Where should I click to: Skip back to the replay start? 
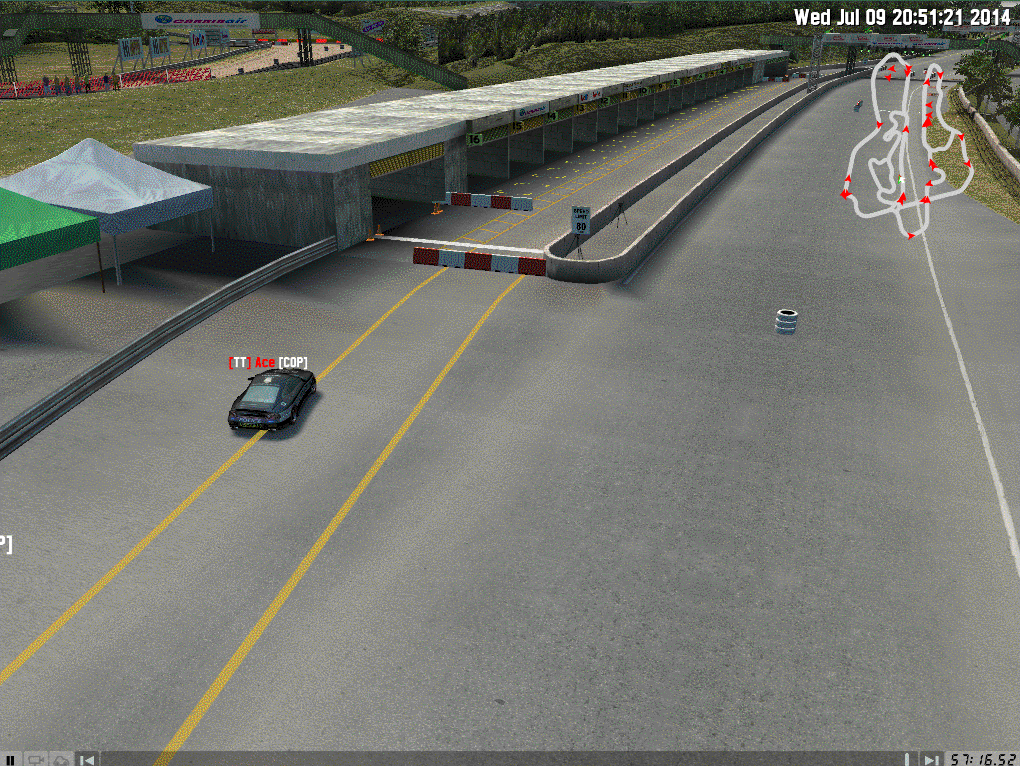(88, 759)
